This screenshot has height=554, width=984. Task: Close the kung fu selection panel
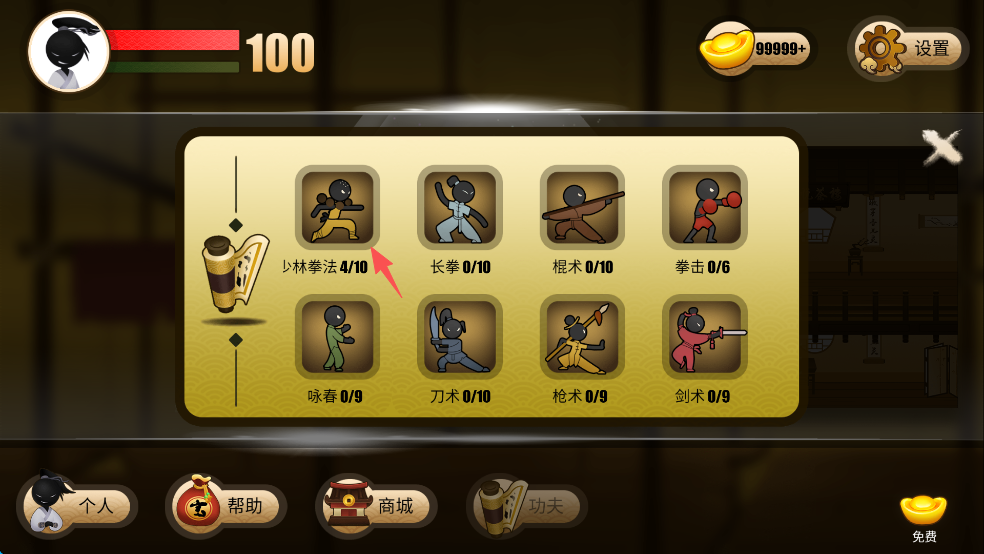tap(941, 148)
